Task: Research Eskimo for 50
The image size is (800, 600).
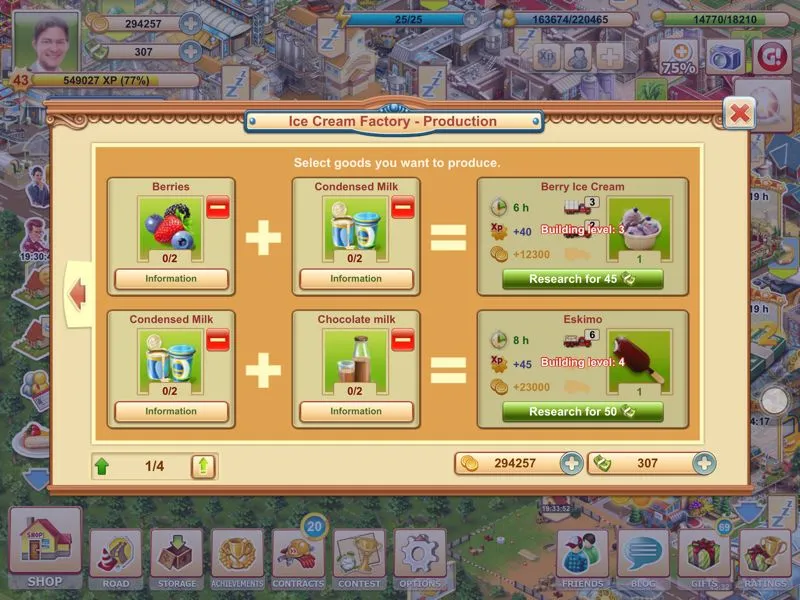Action: (582, 412)
